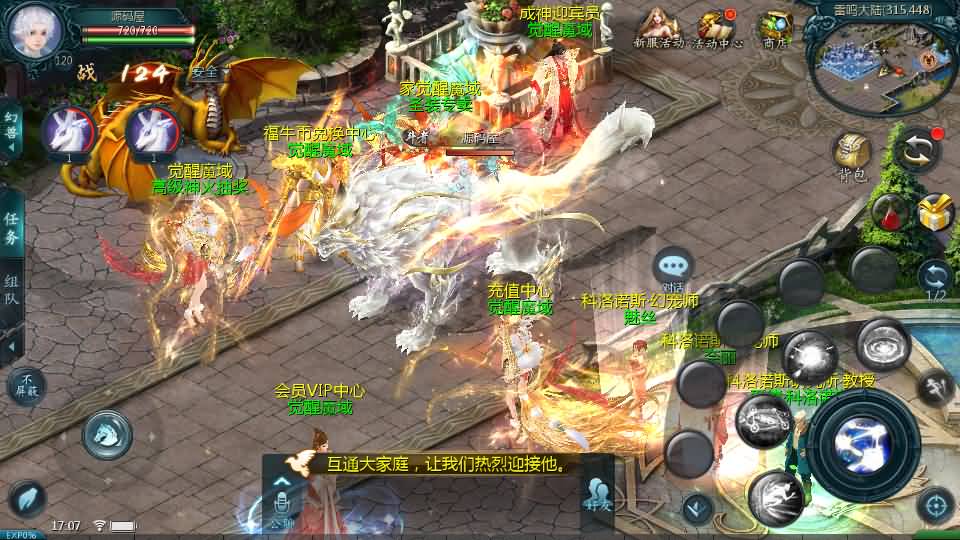Toggle the 不屏蔽 player visibility button
960x540 pixels.
(27, 385)
